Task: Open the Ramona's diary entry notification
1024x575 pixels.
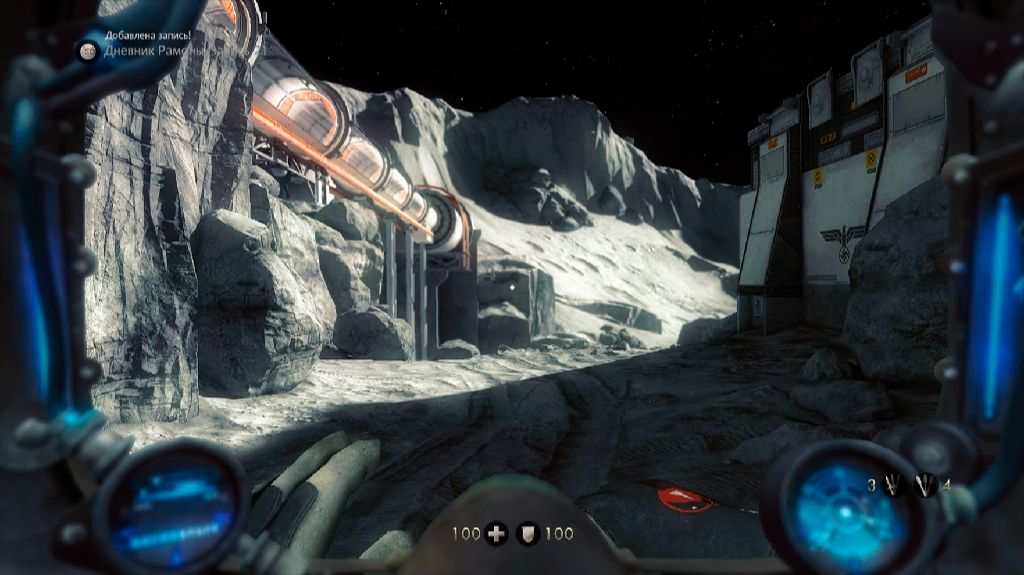Action: pos(145,50)
